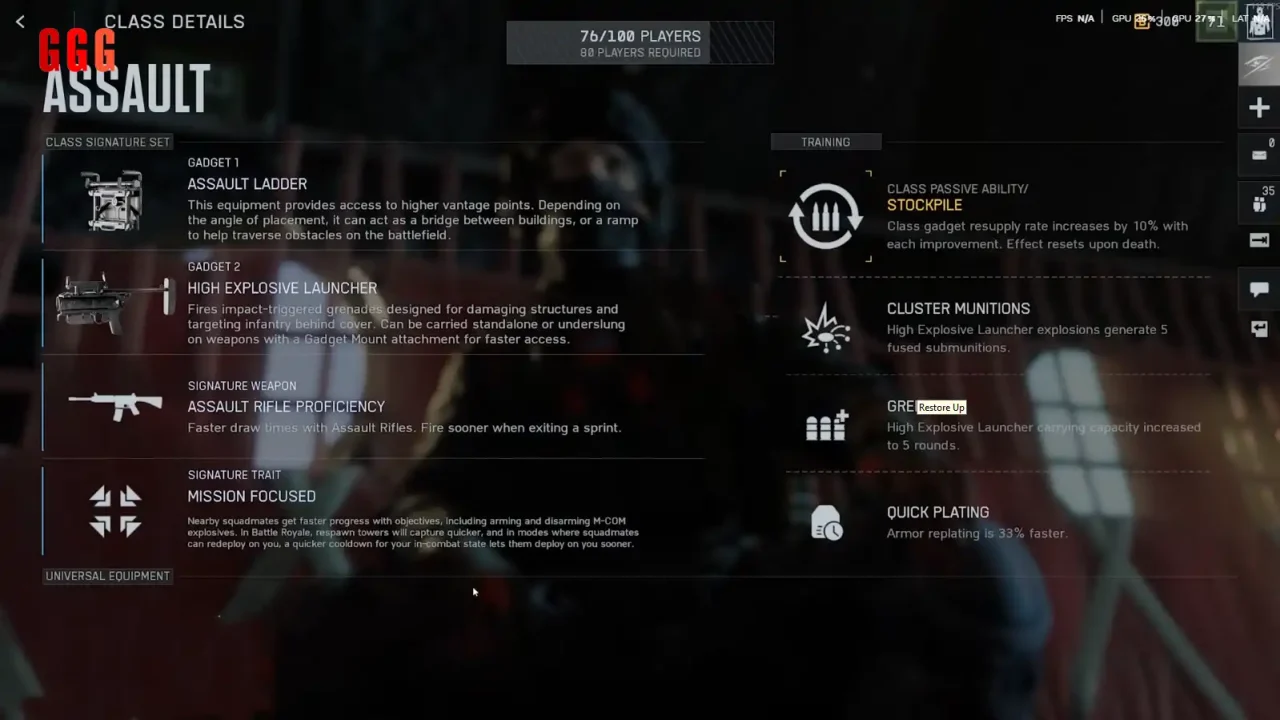Click the CLASS SIGNATURE SET header
The height and width of the screenshot is (720, 1280).
[107, 141]
